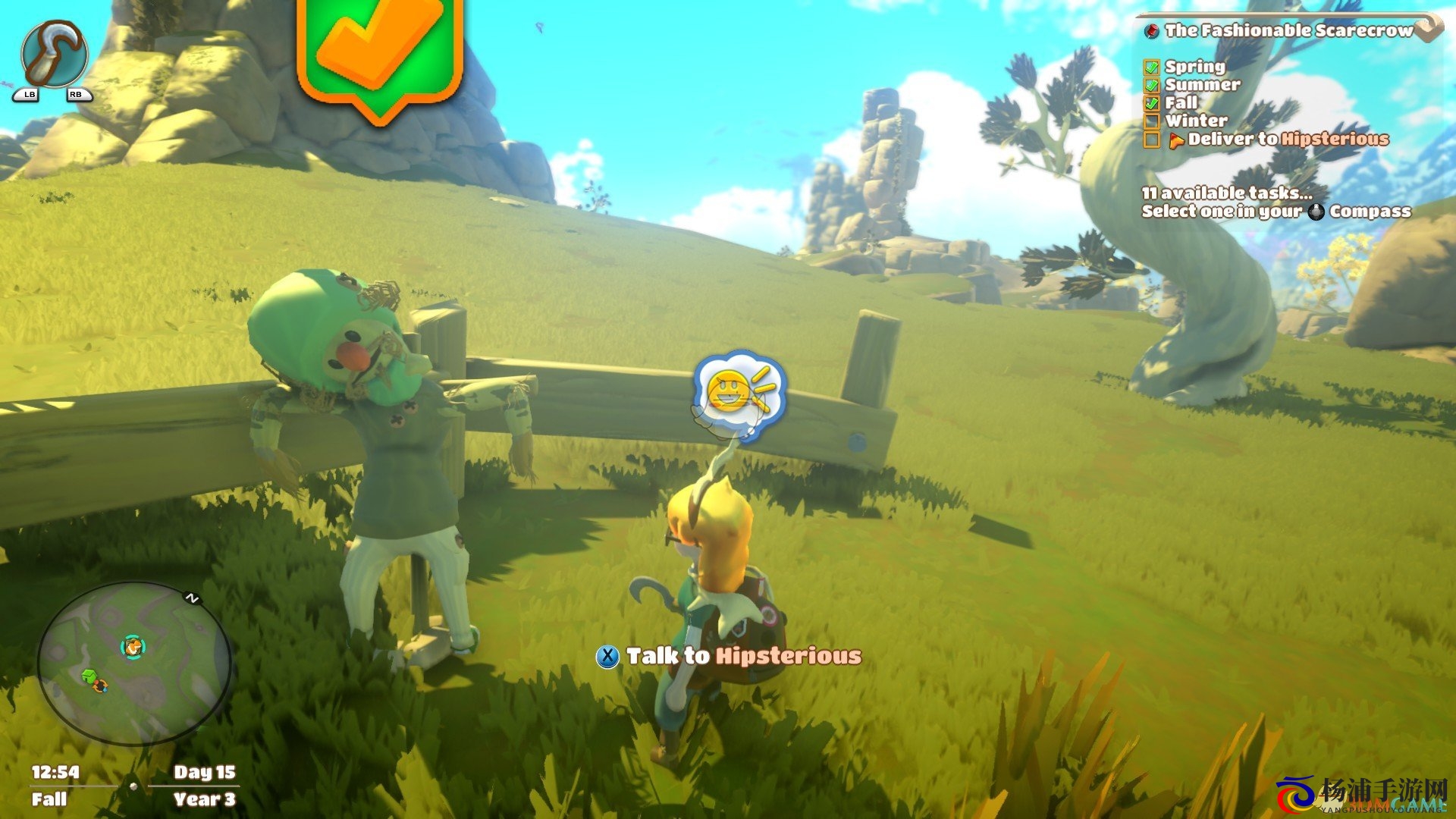Click the checked Summer objective checkbox

point(1152,85)
